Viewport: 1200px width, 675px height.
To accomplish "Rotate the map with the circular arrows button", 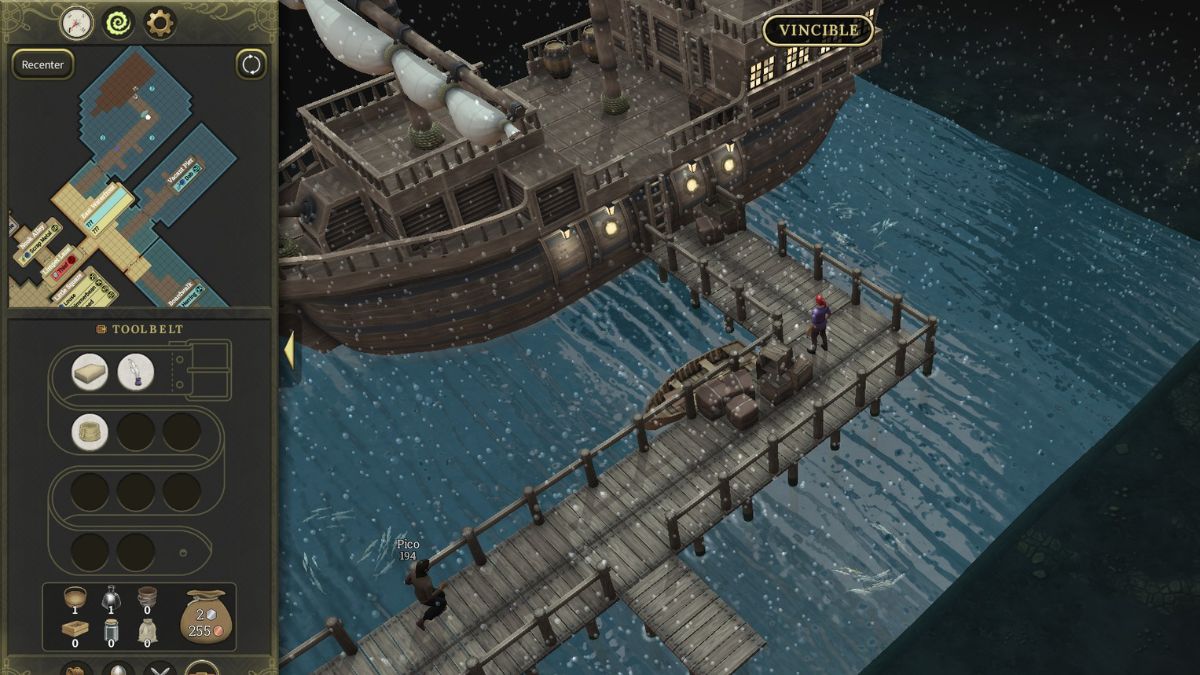I will pyautogui.click(x=251, y=64).
